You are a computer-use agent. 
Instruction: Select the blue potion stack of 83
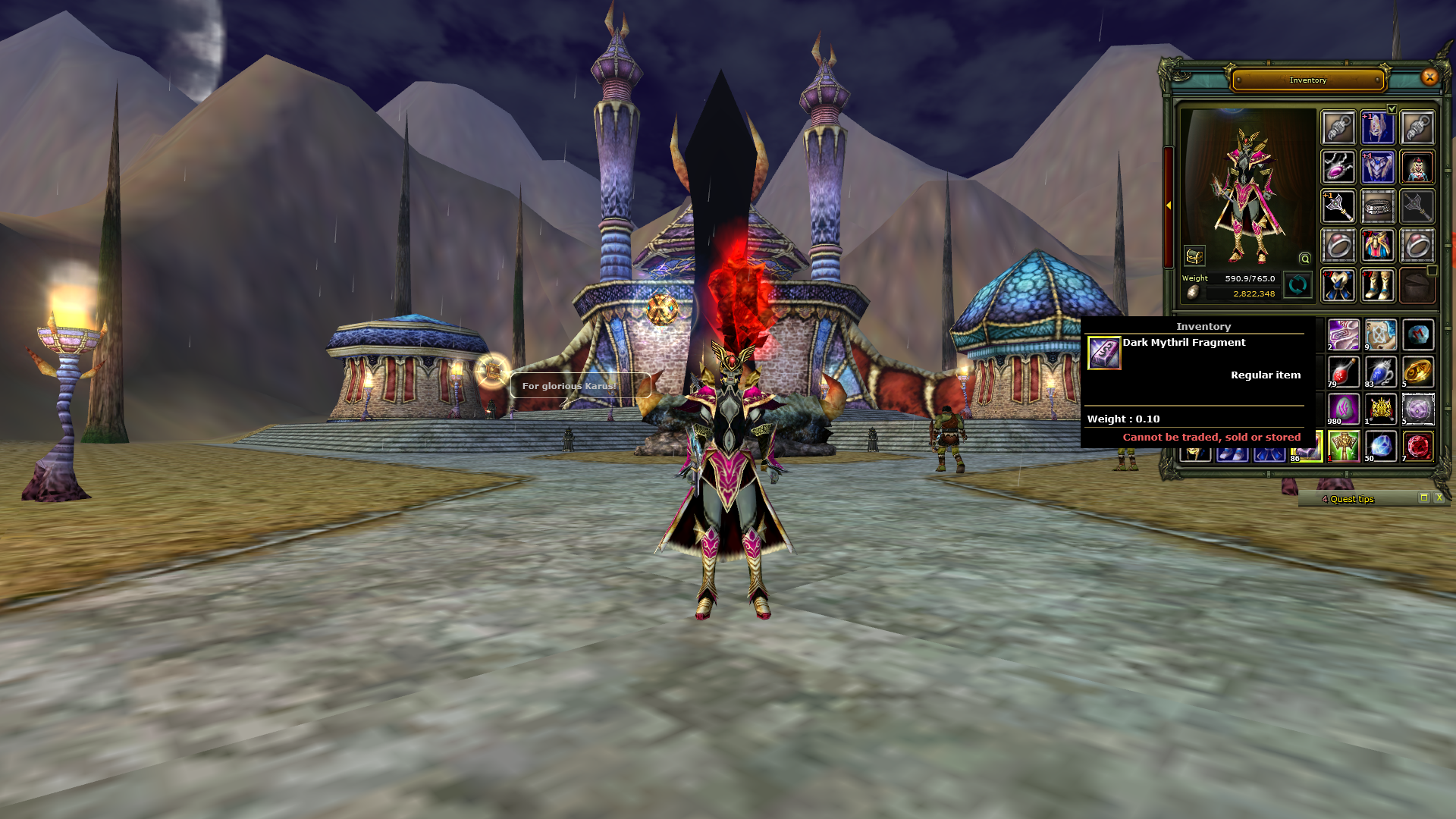(x=1381, y=372)
